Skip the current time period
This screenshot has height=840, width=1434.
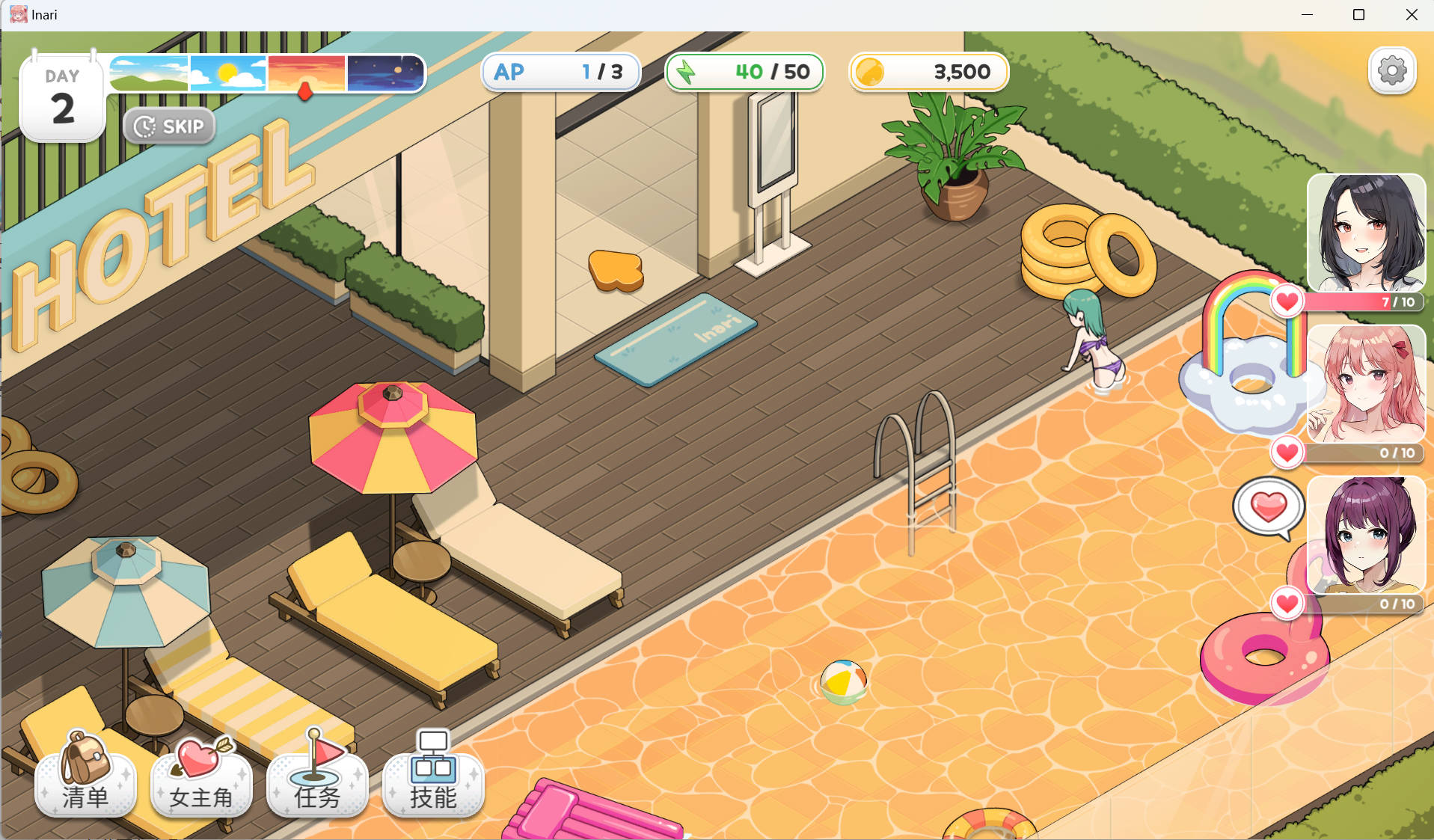[x=169, y=126]
